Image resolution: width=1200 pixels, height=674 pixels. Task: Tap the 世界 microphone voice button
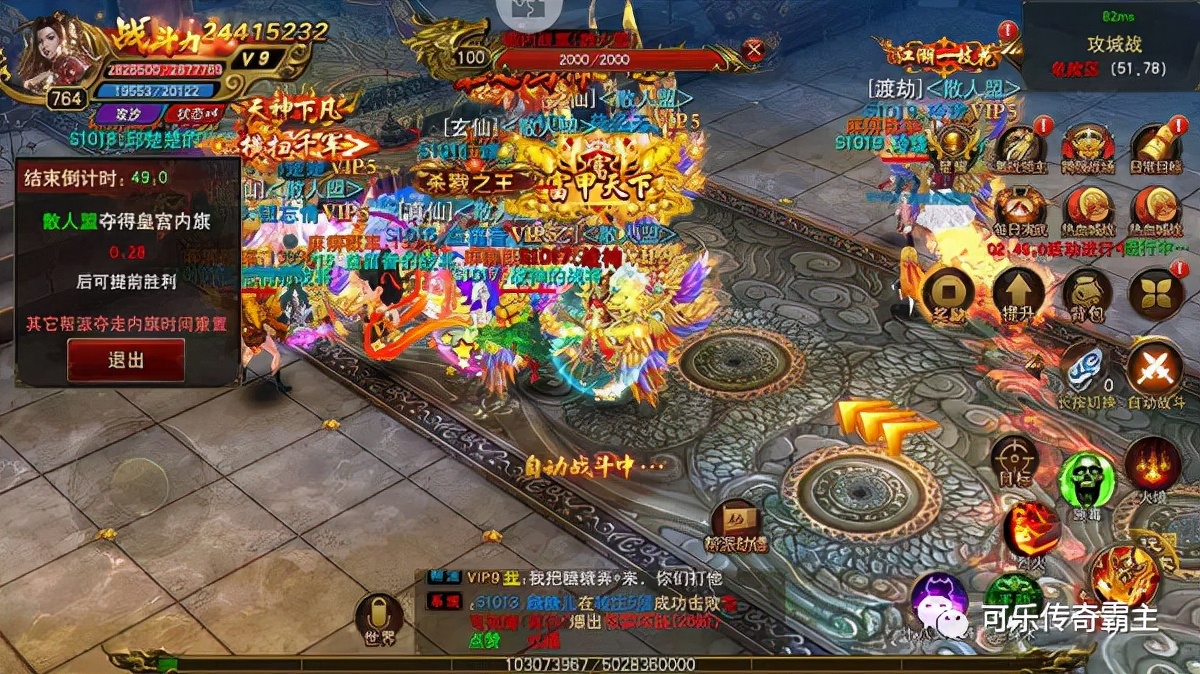(x=380, y=618)
